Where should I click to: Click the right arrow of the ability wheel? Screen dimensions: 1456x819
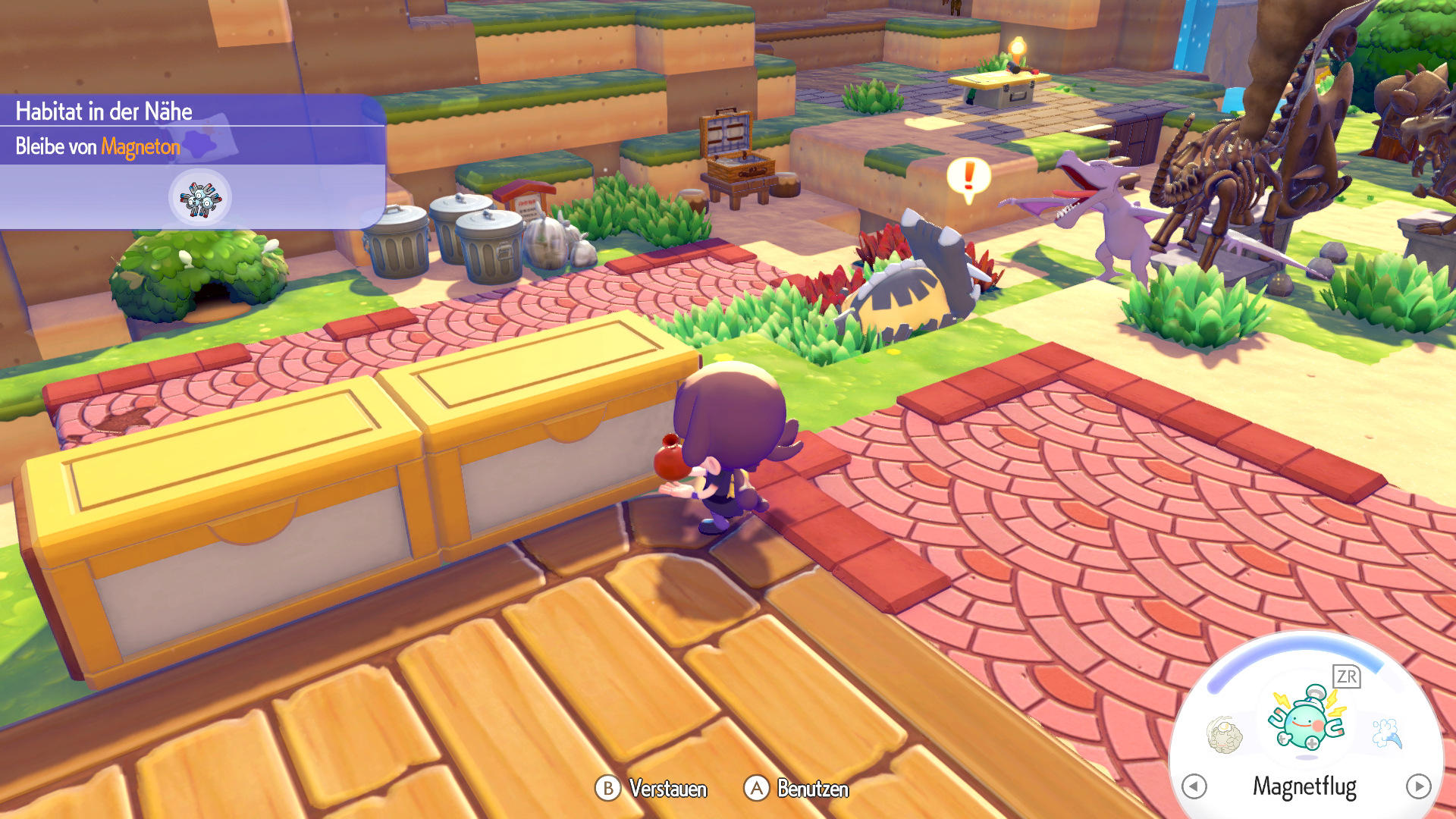coord(1418,786)
